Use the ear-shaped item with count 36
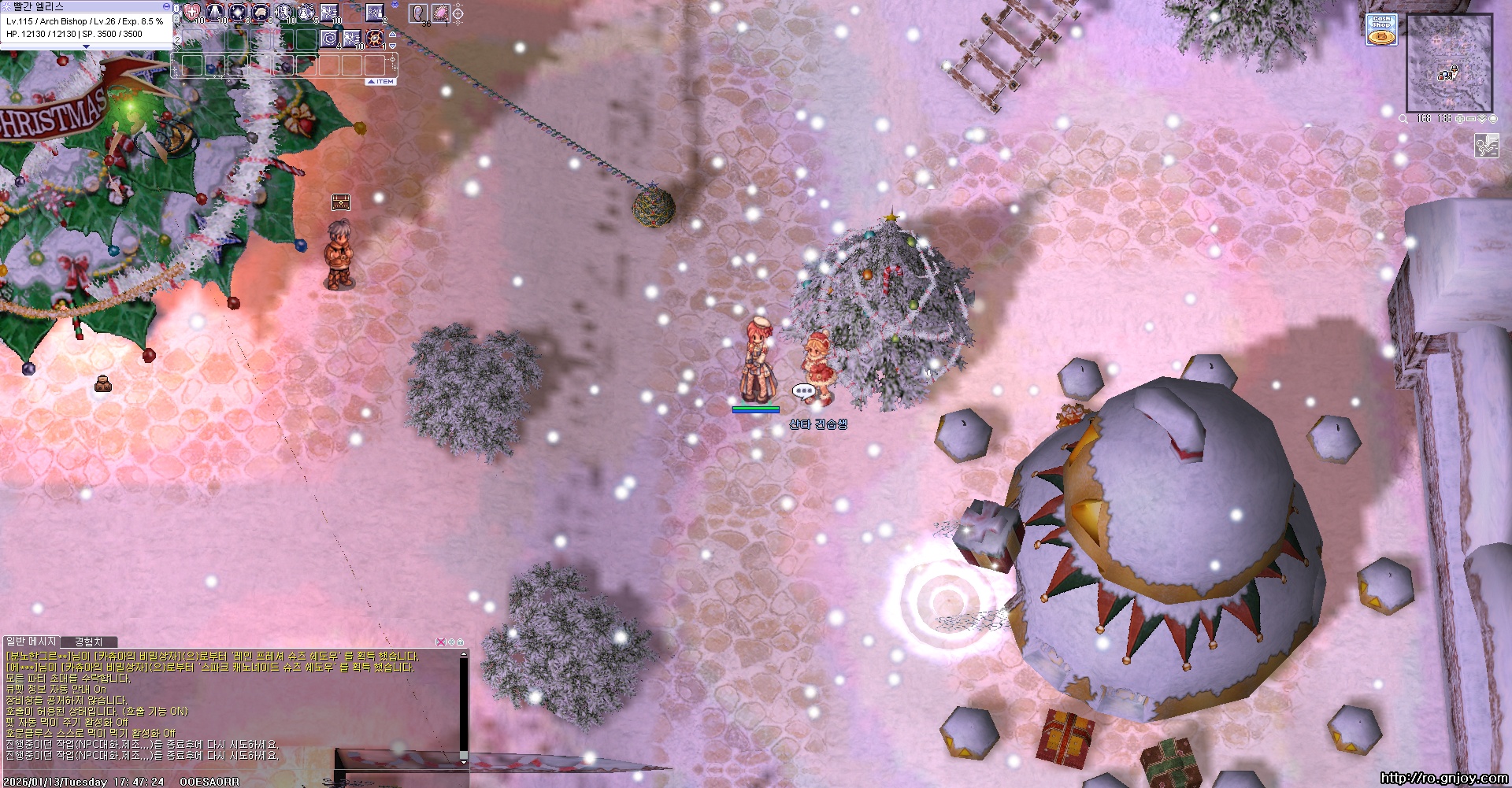The width and height of the screenshot is (1512, 788). tap(419, 13)
